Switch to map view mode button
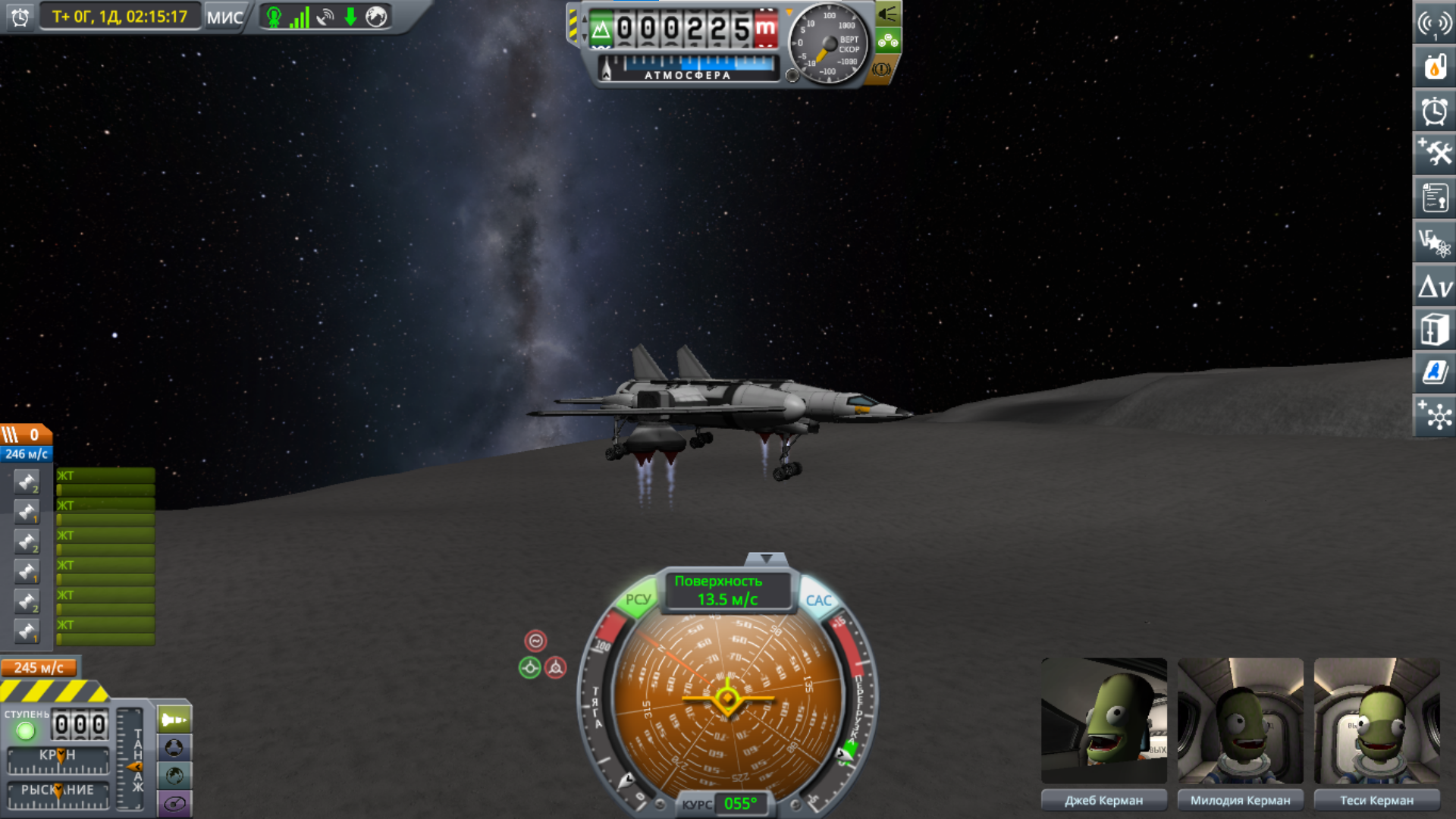Screen dimensions: 1456x819 click(174, 776)
